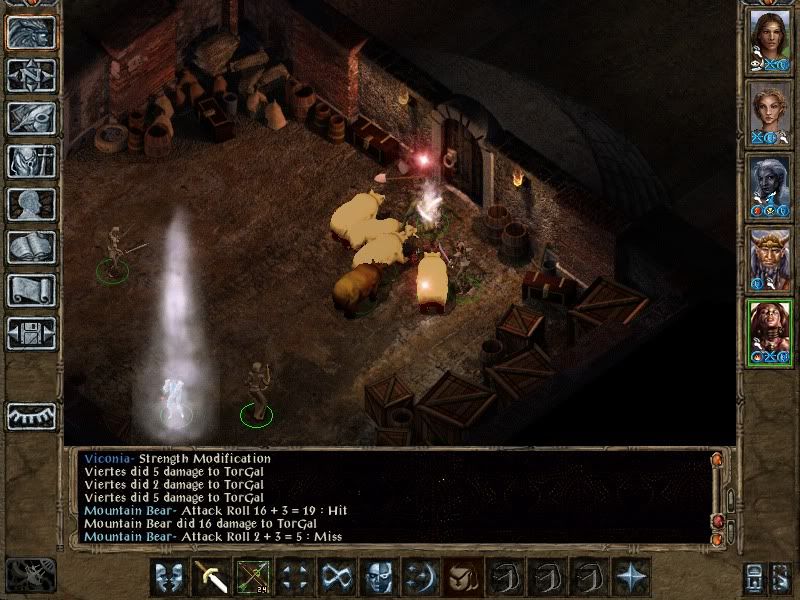Select the bow and arrows weapon slot
Viewport: 800px width, 600px height.
(252, 577)
